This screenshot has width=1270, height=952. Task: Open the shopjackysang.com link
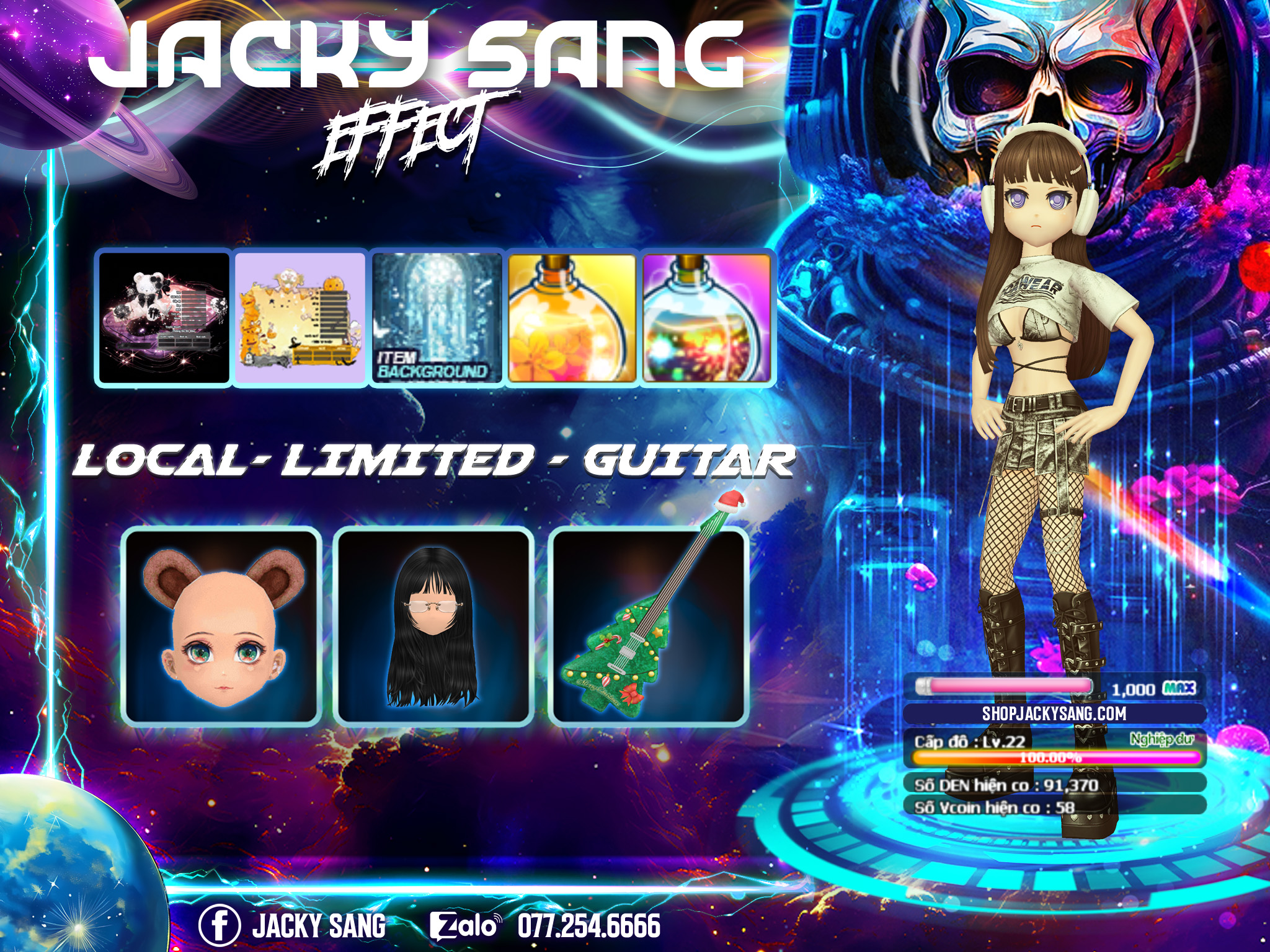tap(1054, 713)
